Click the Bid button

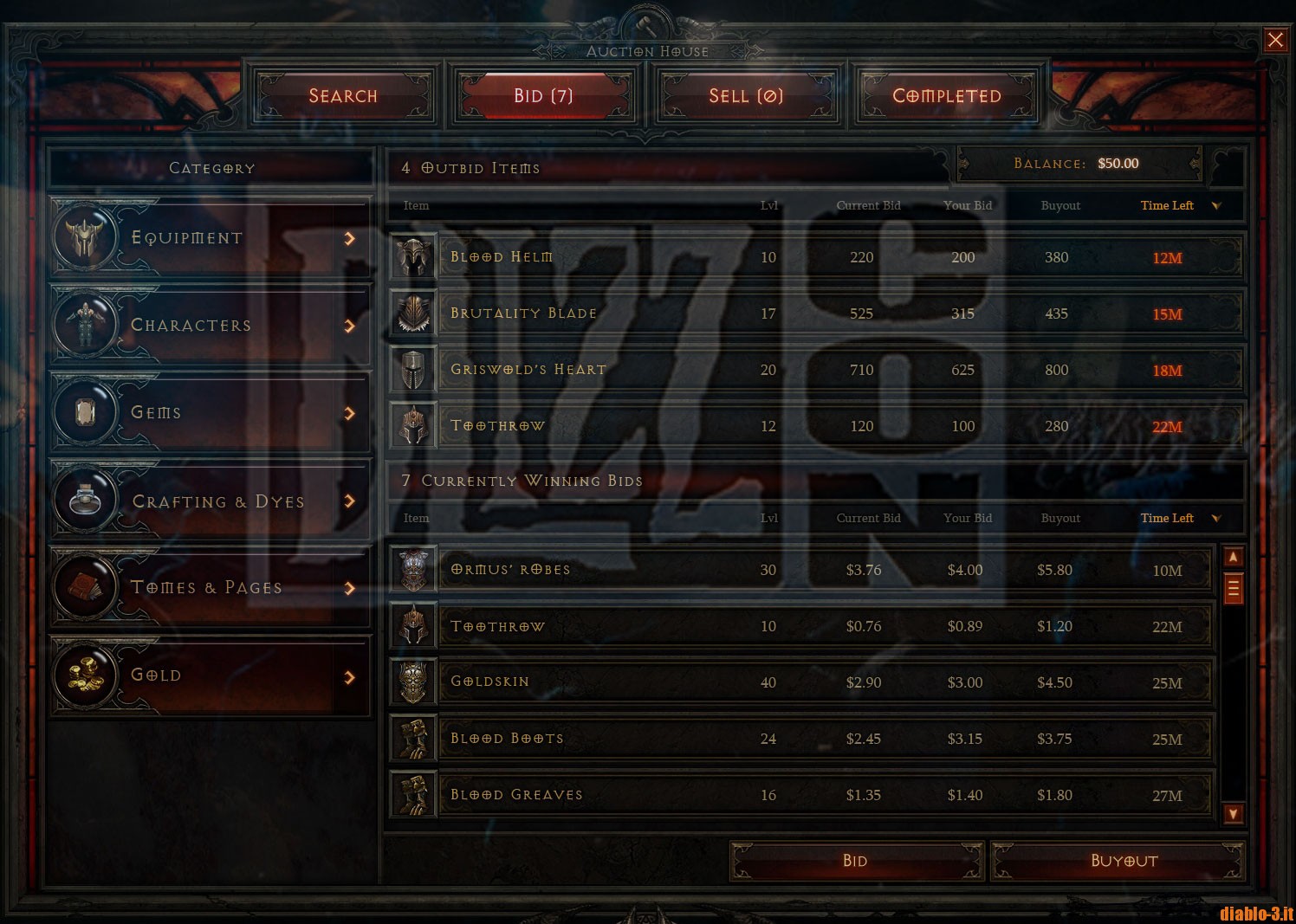click(856, 861)
